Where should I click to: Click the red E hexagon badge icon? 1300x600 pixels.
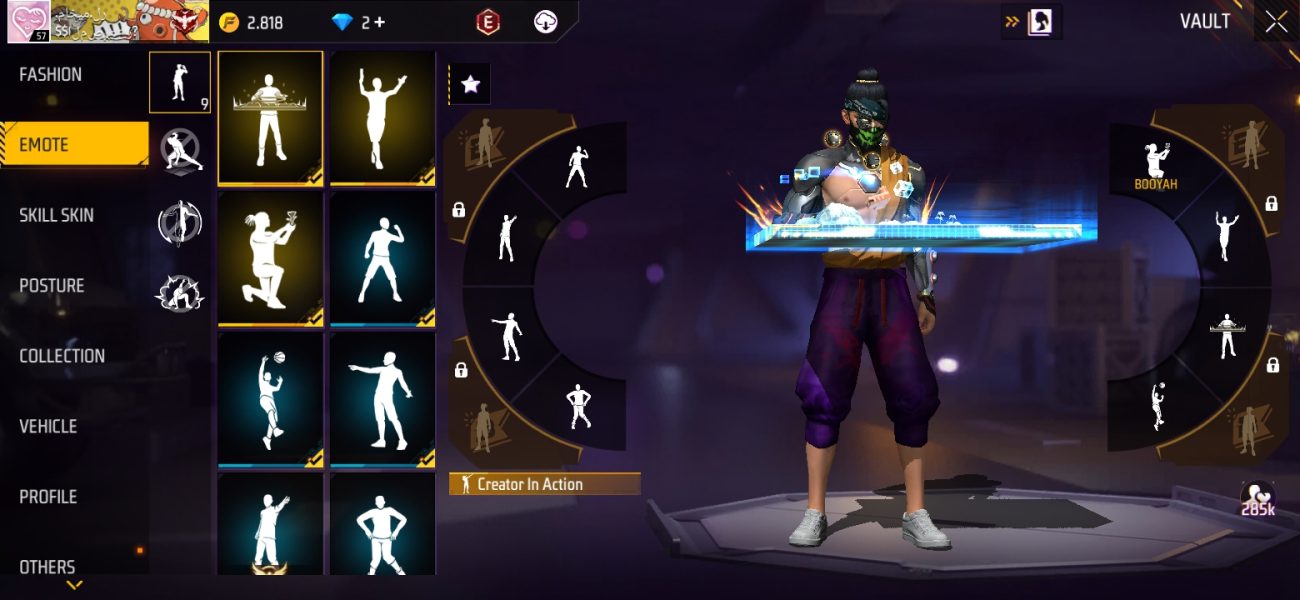[x=488, y=22]
